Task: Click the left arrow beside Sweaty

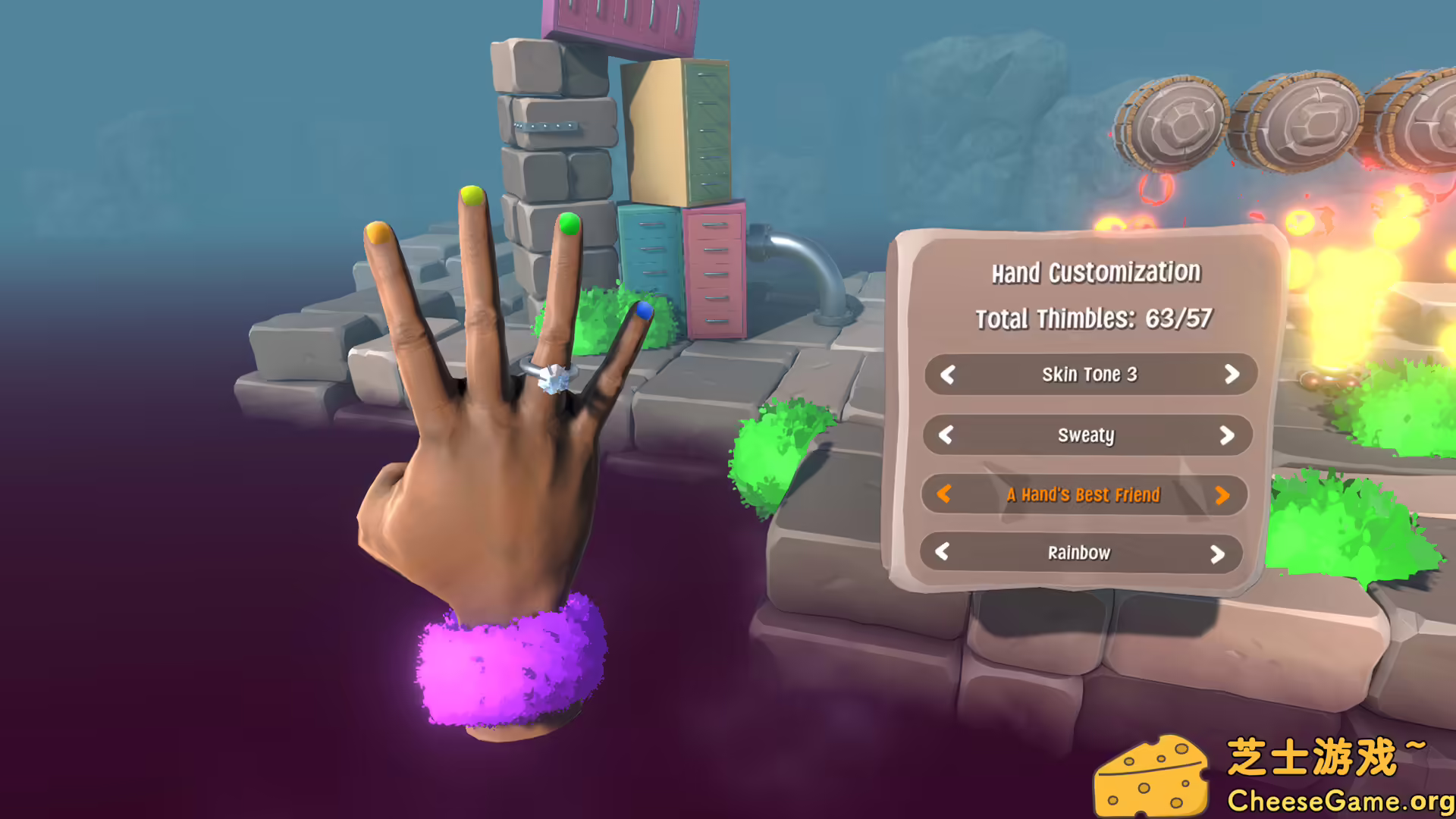Action: pos(946,436)
